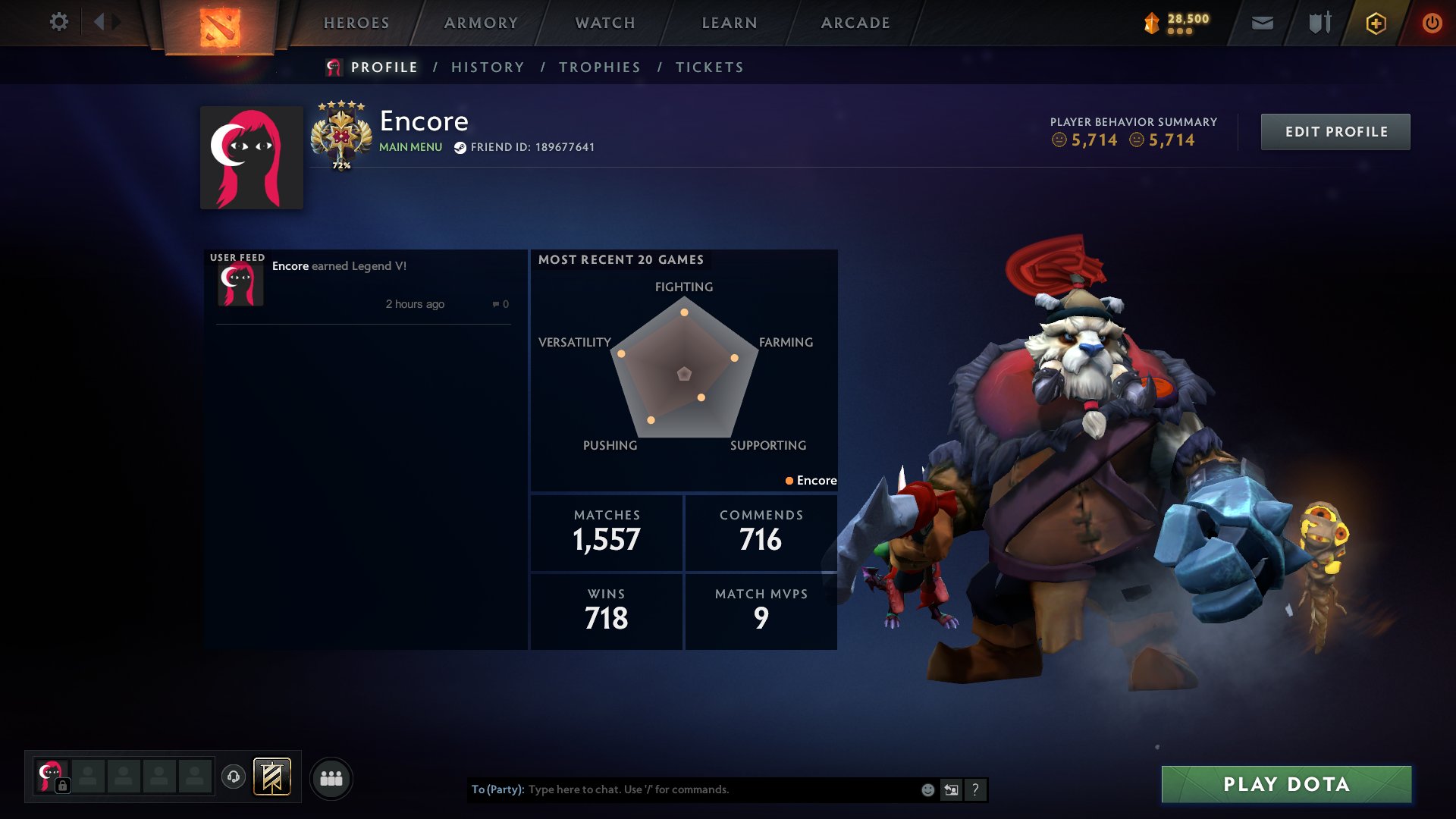This screenshot has height=819, width=1456.
Task: Quit using the red power button
Action: click(1432, 24)
